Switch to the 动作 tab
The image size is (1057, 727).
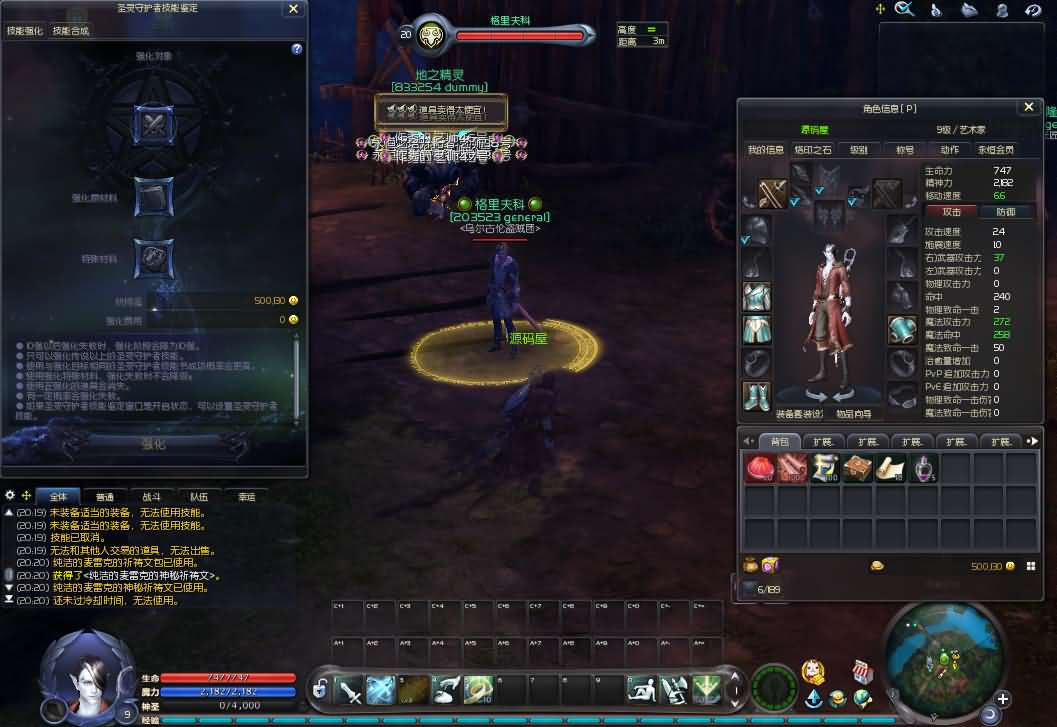coord(949,150)
